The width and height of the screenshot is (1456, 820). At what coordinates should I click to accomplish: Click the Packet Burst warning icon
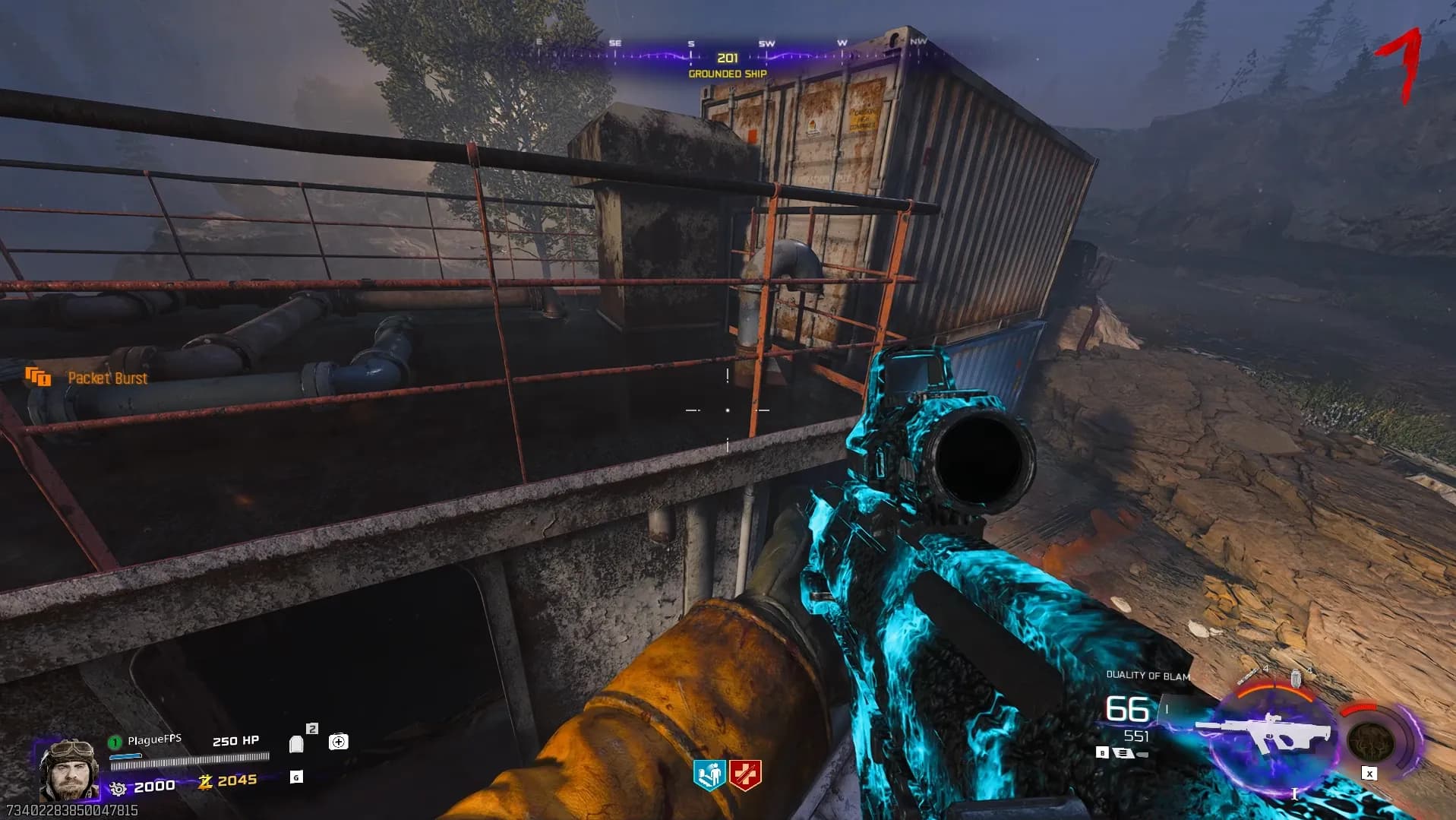[x=38, y=377]
